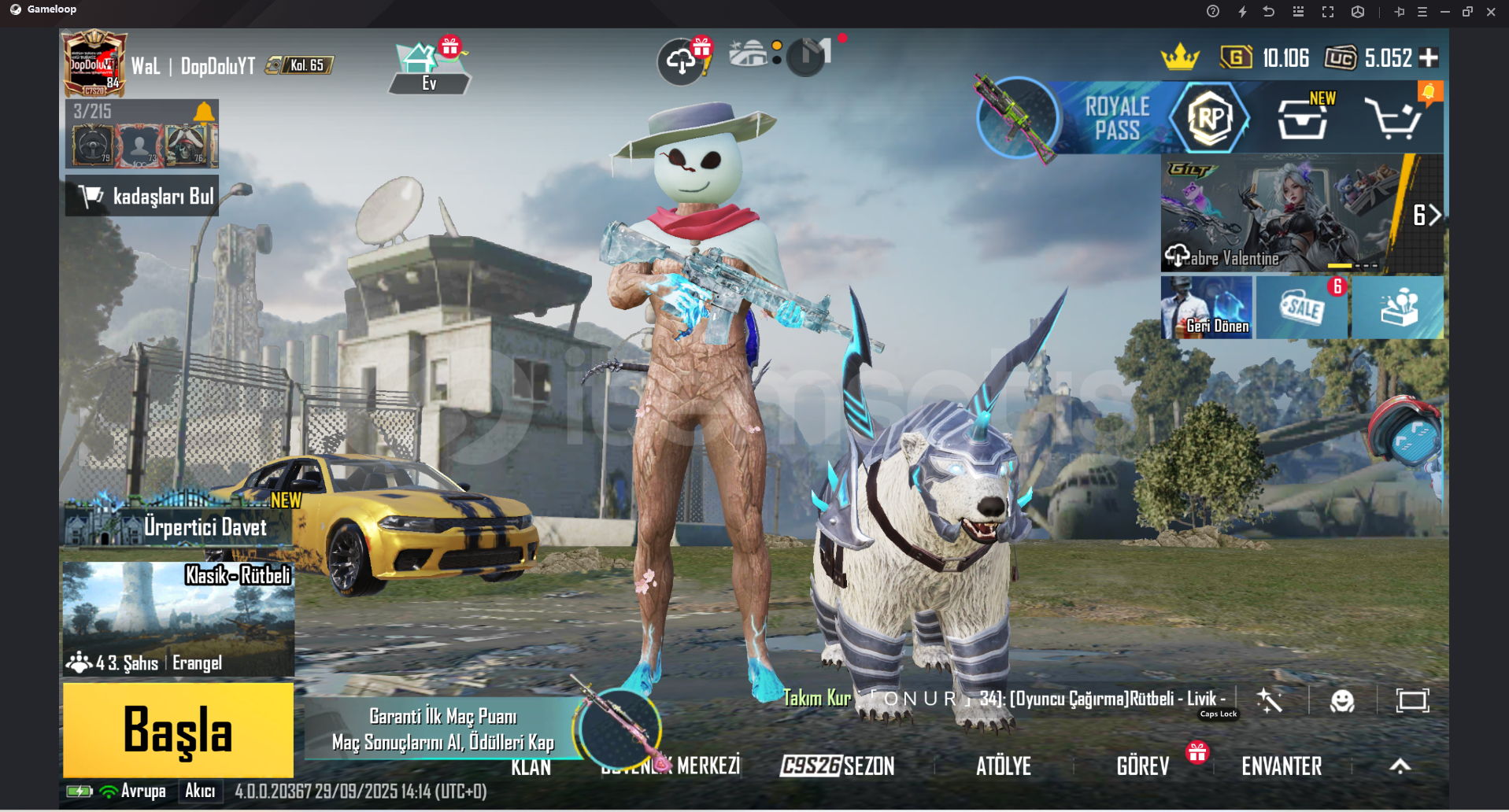
Task: Open the shopping cart store
Action: (1393, 120)
